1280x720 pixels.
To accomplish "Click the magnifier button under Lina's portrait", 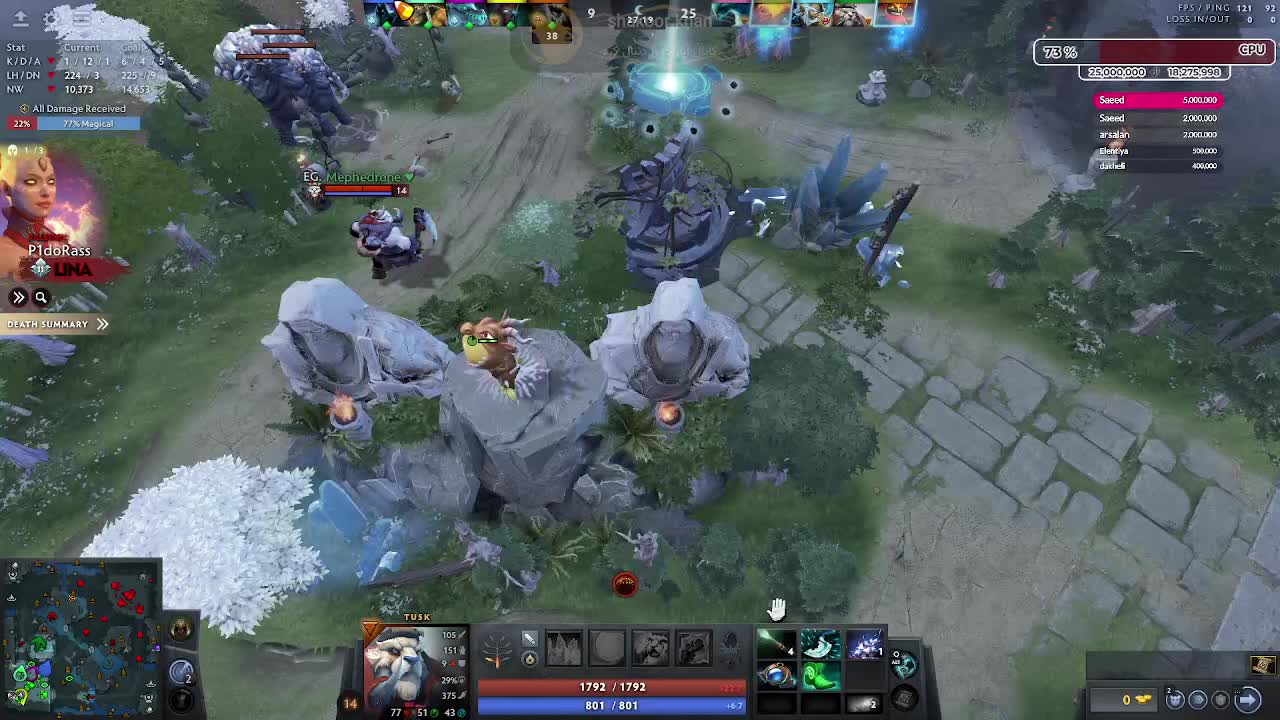I will [41, 297].
